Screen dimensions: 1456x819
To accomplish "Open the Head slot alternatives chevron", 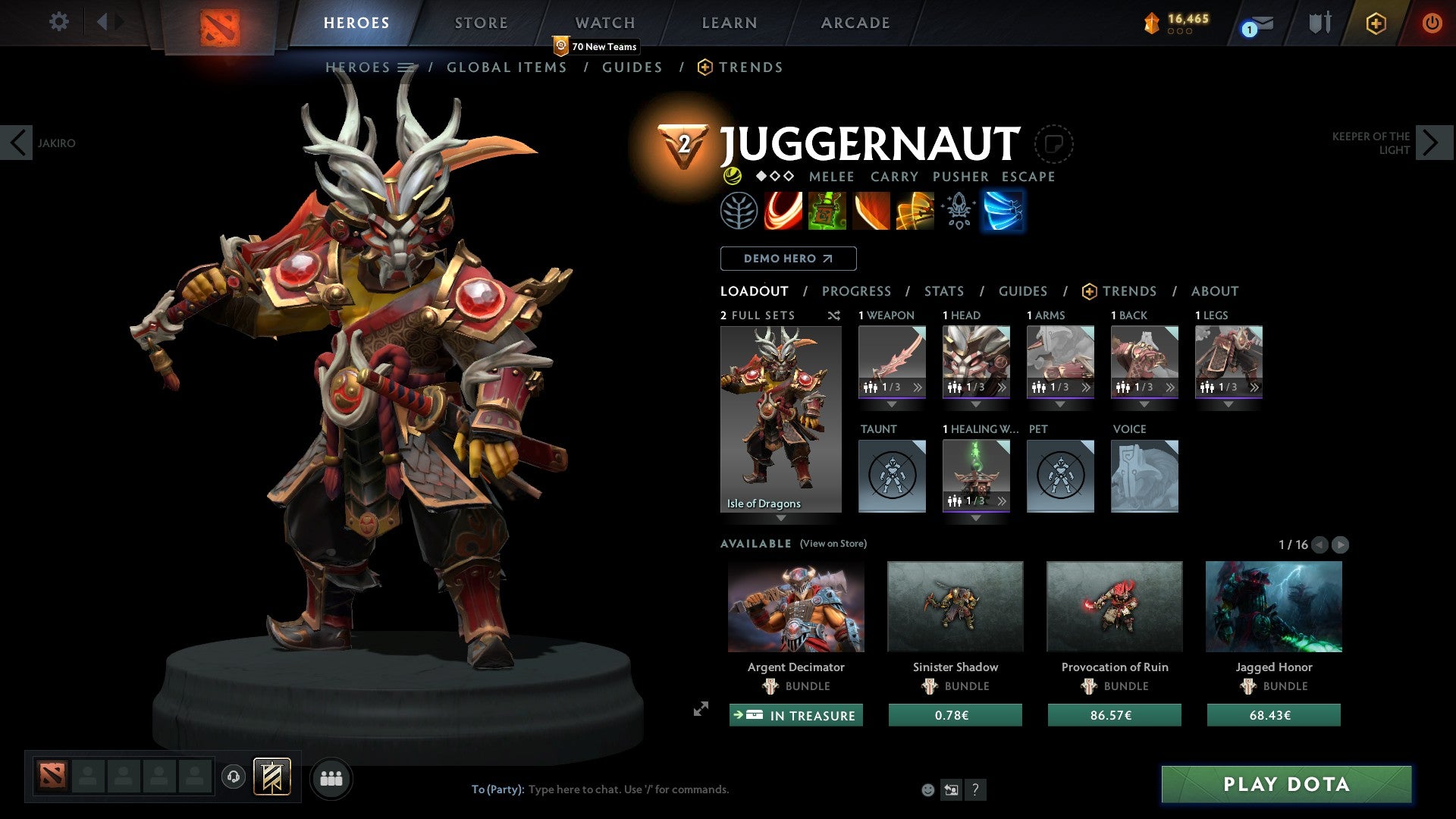I will point(1003,387).
